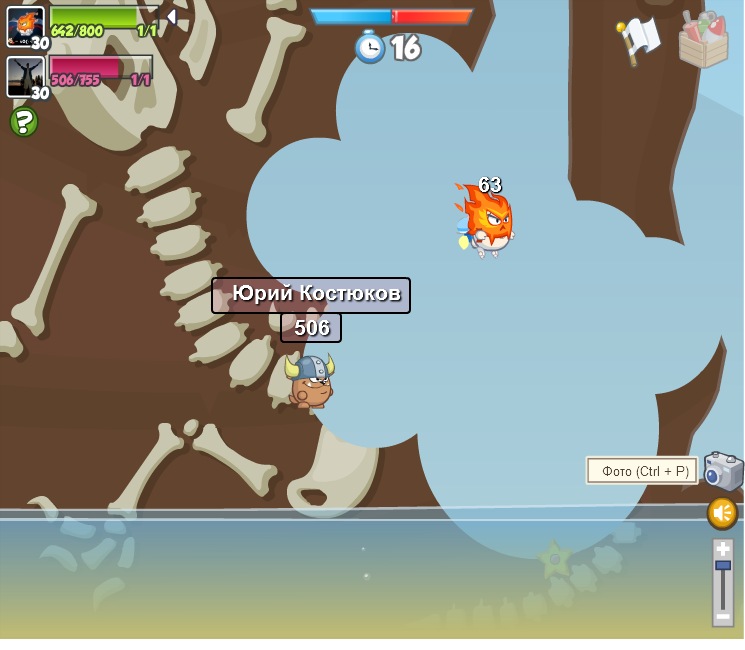Click the white surrender flag icon

(x=638, y=40)
